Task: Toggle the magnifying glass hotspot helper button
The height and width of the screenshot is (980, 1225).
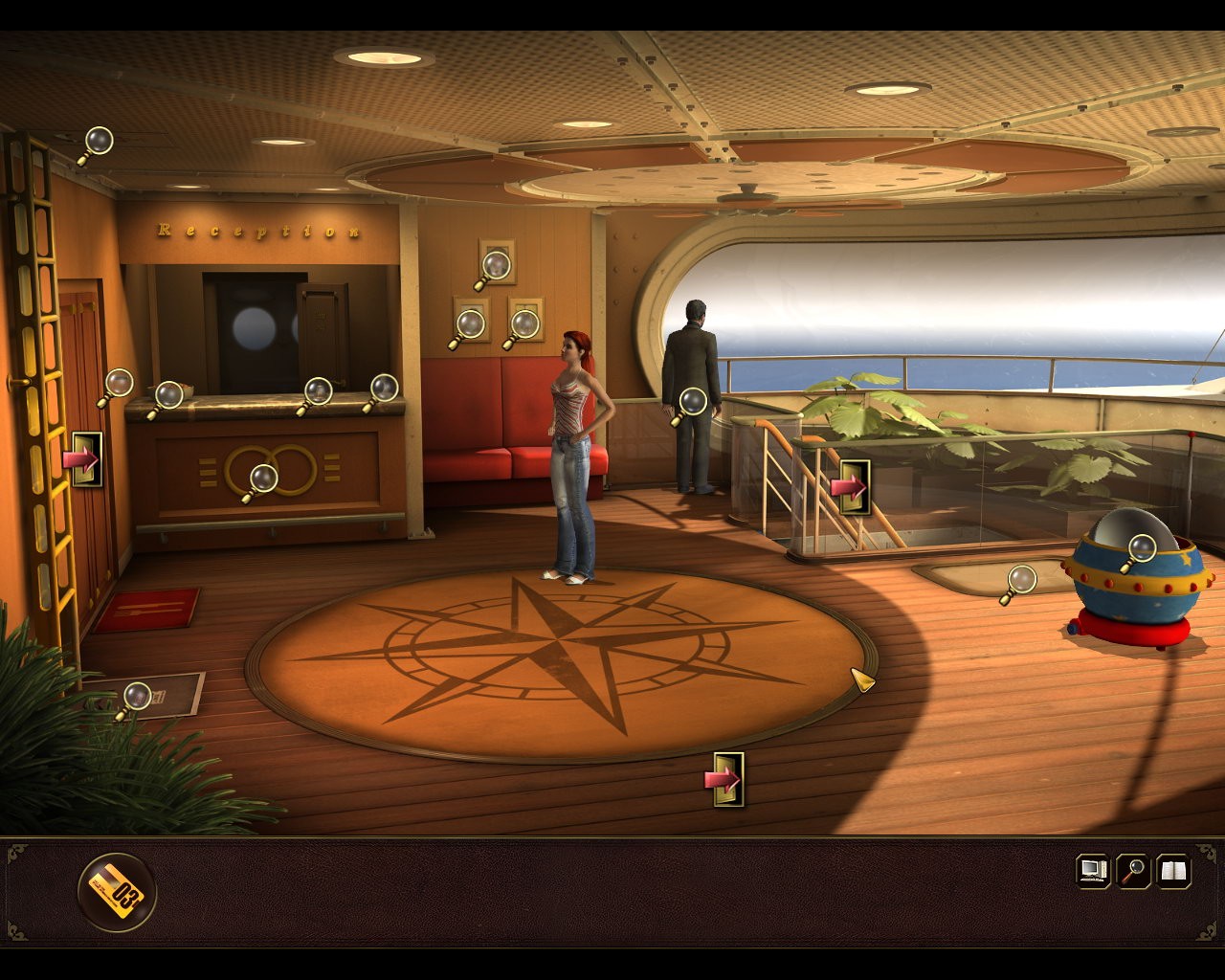Action: pos(1134,870)
